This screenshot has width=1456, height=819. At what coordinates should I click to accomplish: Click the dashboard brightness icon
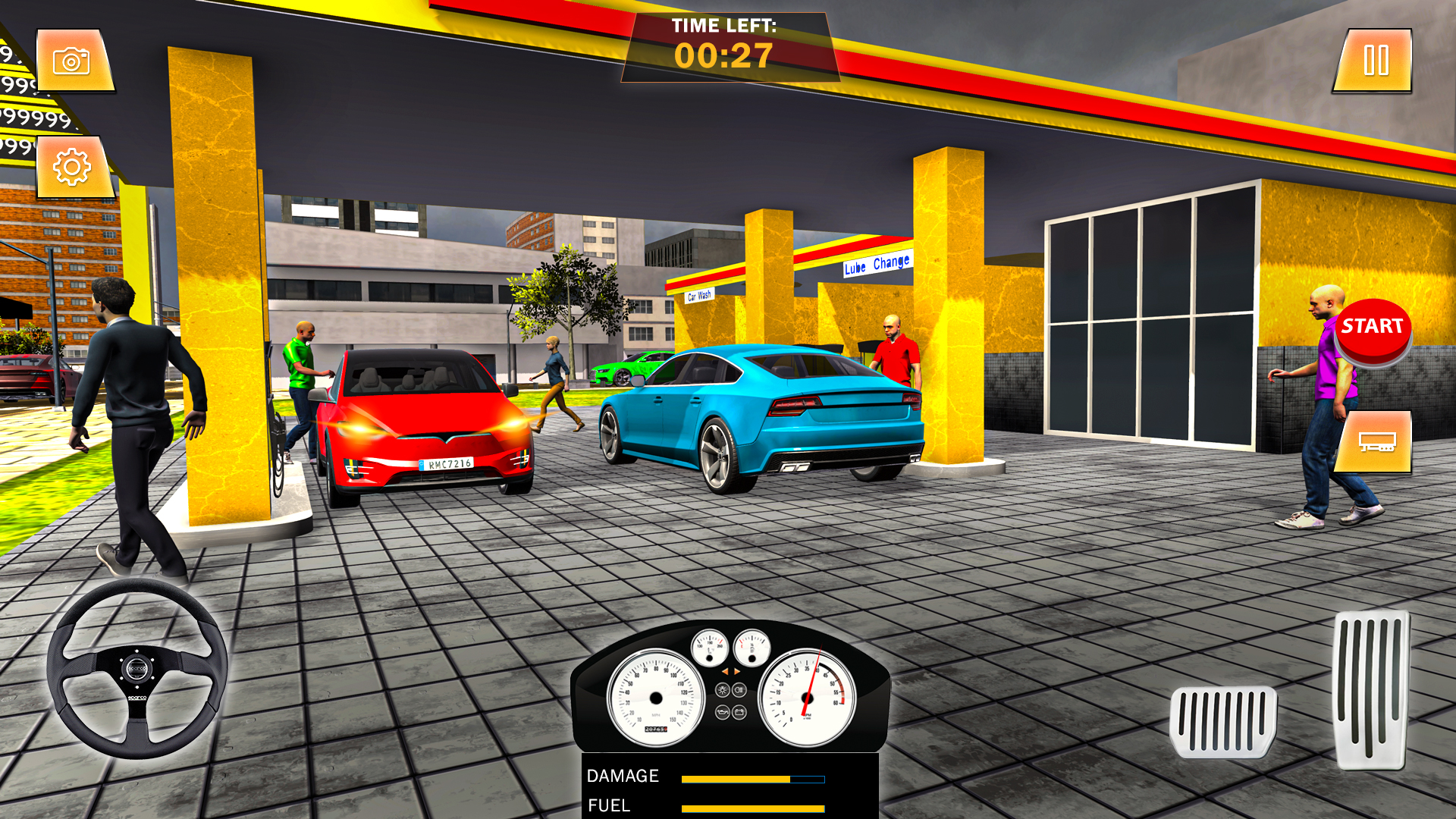pos(723,689)
